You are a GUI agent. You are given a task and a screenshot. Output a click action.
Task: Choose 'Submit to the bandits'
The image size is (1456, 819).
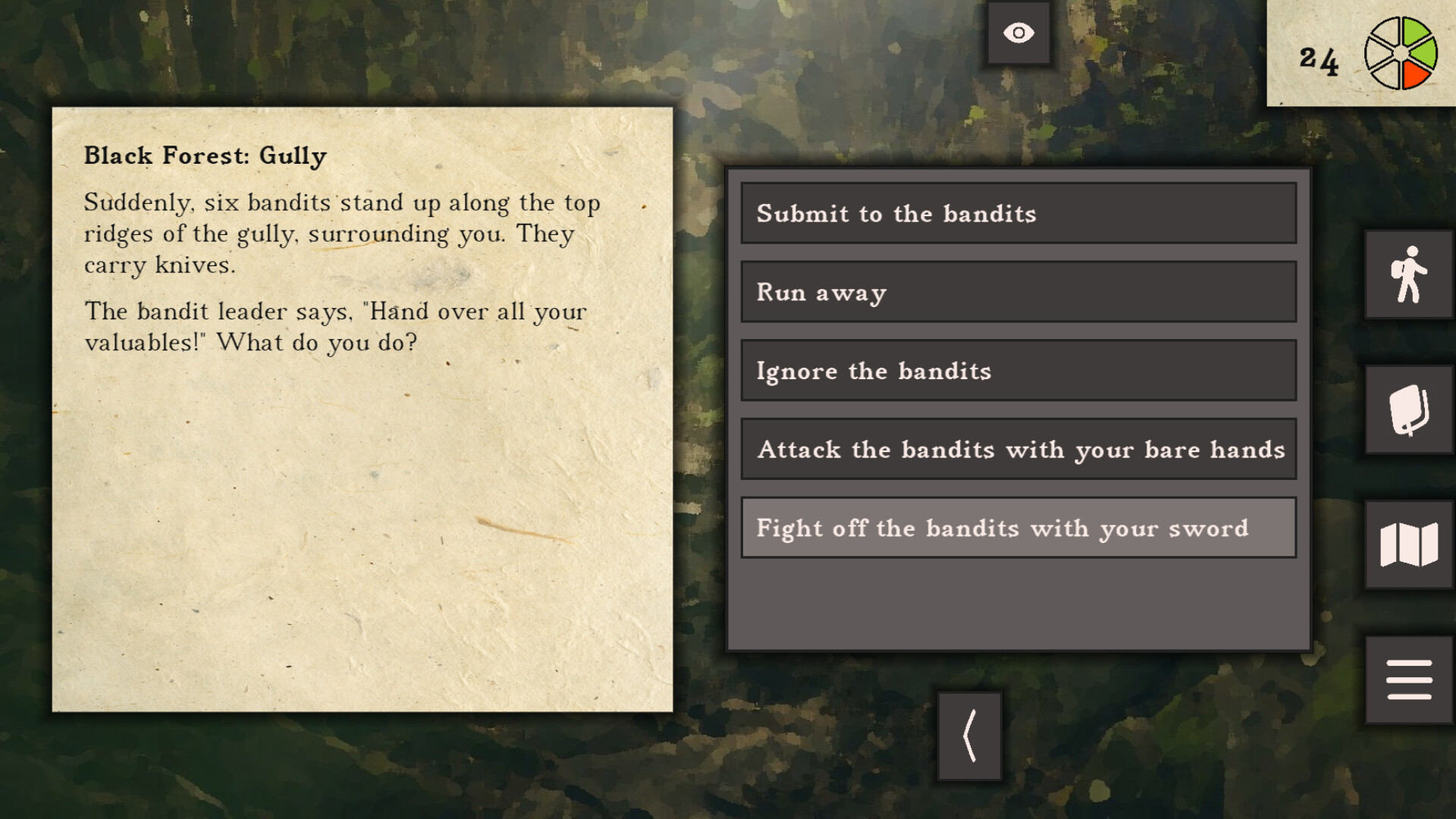tap(1018, 215)
